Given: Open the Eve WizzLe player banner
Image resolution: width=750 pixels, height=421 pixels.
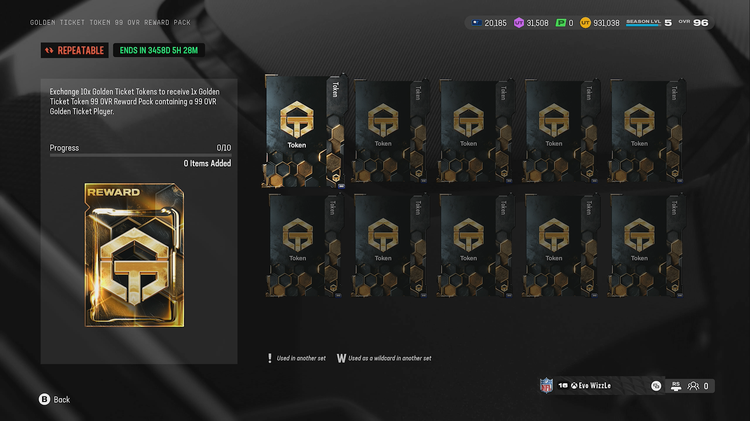Looking at the screenshot, I should click(x=594, y=385).
